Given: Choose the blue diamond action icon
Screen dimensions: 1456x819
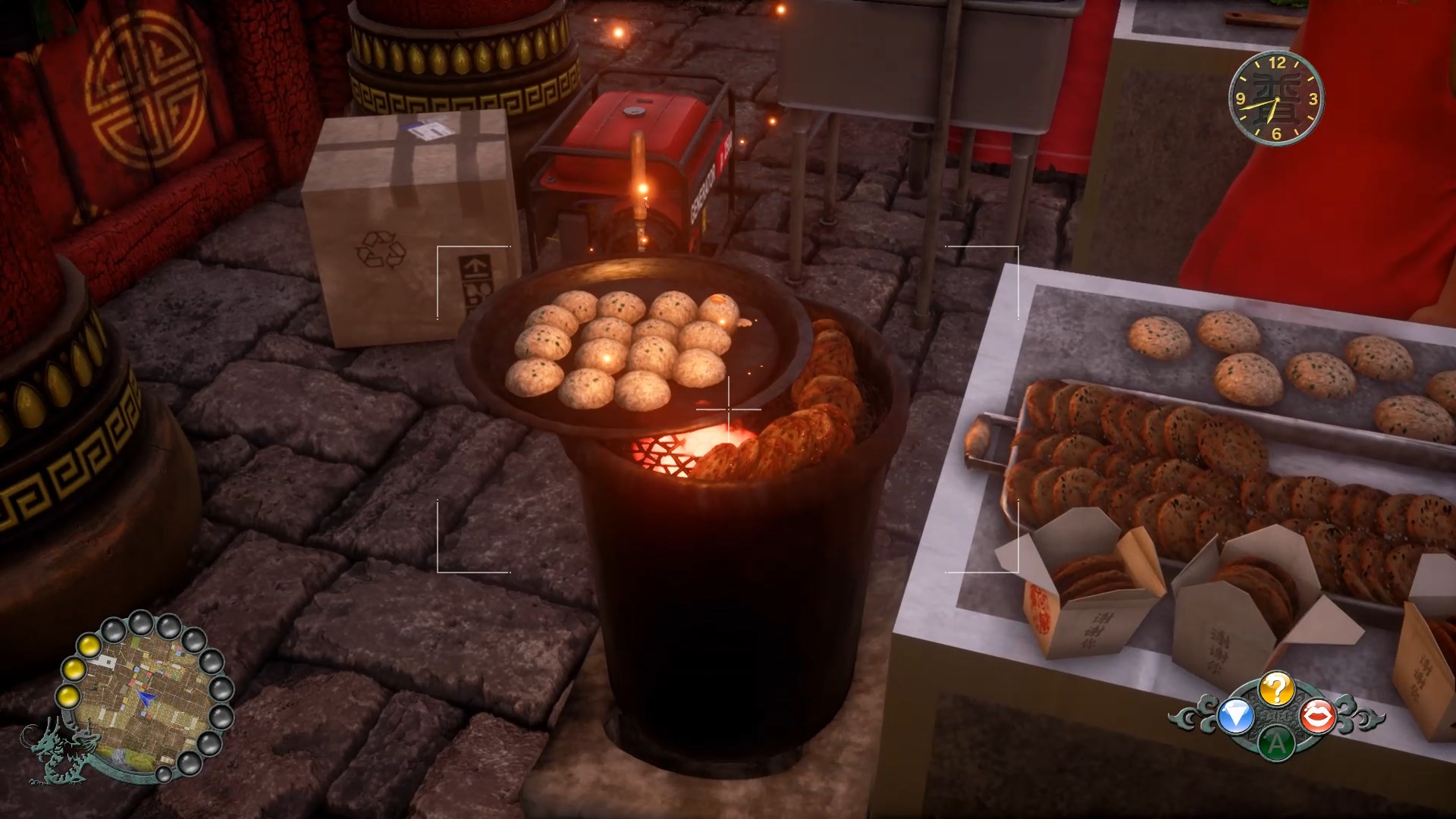Looking at the screenshot, I should click(x=1235, y=717).
